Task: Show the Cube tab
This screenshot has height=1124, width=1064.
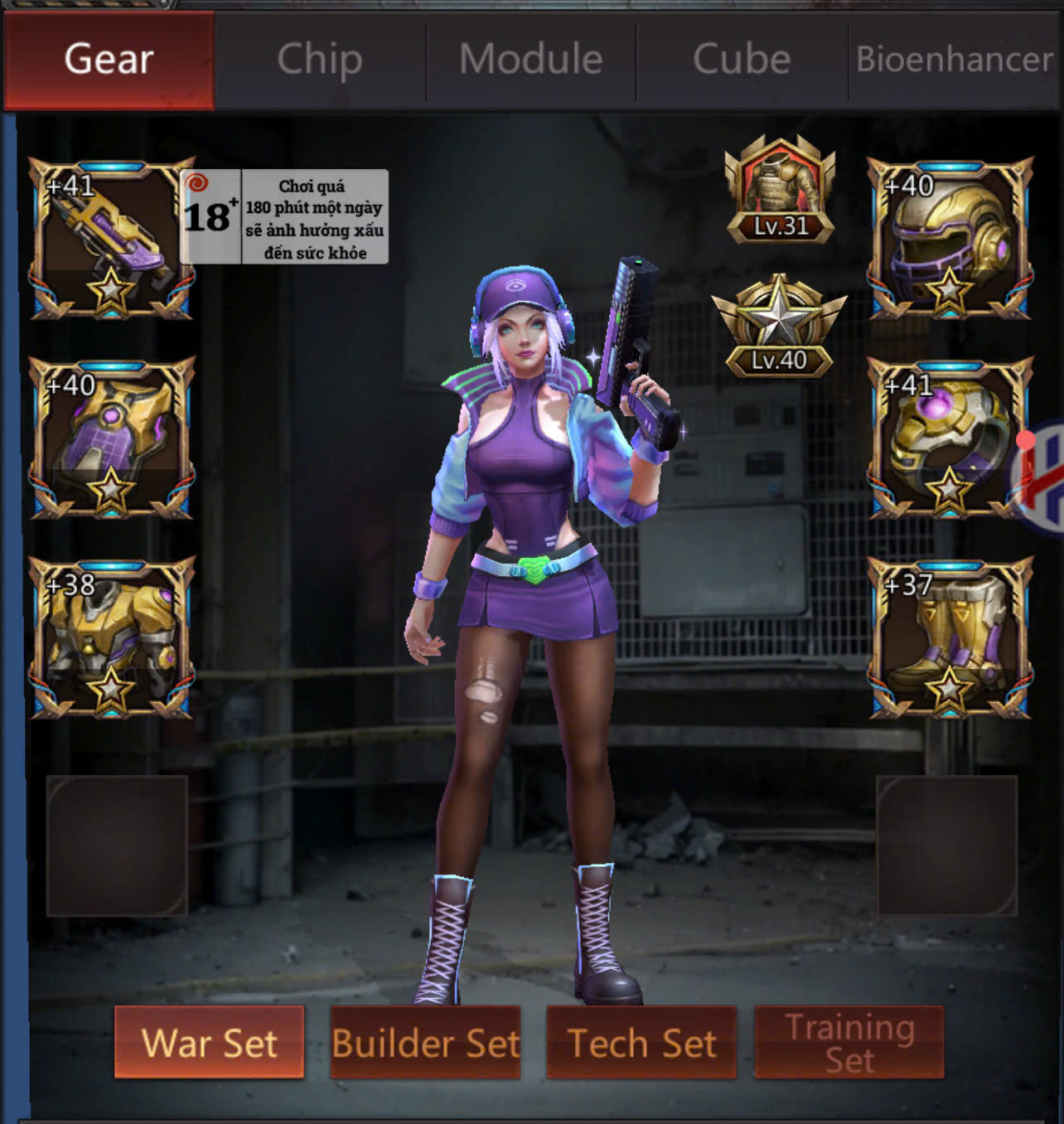Action: (742, 60)
